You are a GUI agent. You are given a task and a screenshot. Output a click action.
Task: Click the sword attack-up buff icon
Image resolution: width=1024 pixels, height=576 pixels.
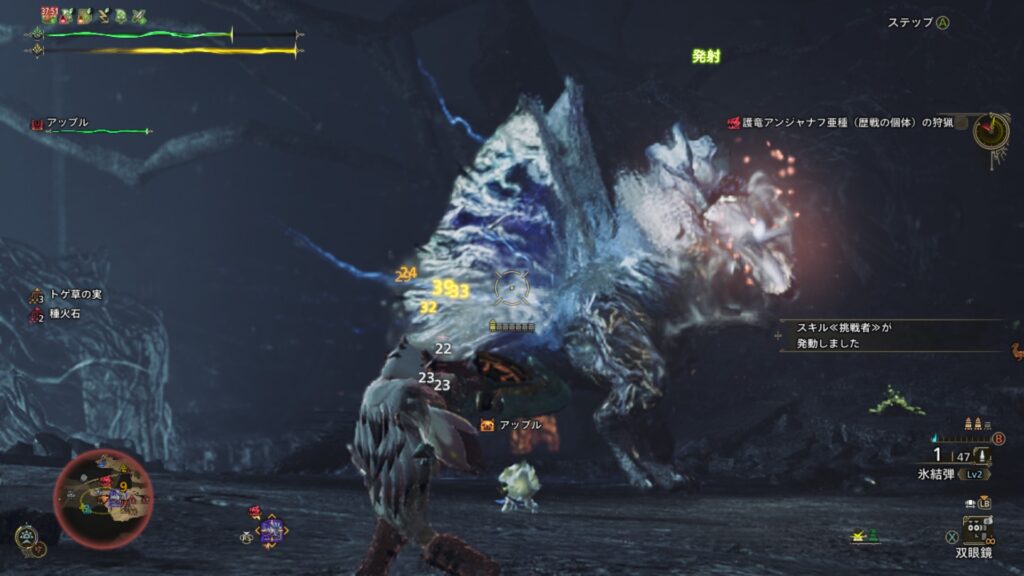(x=138, y=16)
